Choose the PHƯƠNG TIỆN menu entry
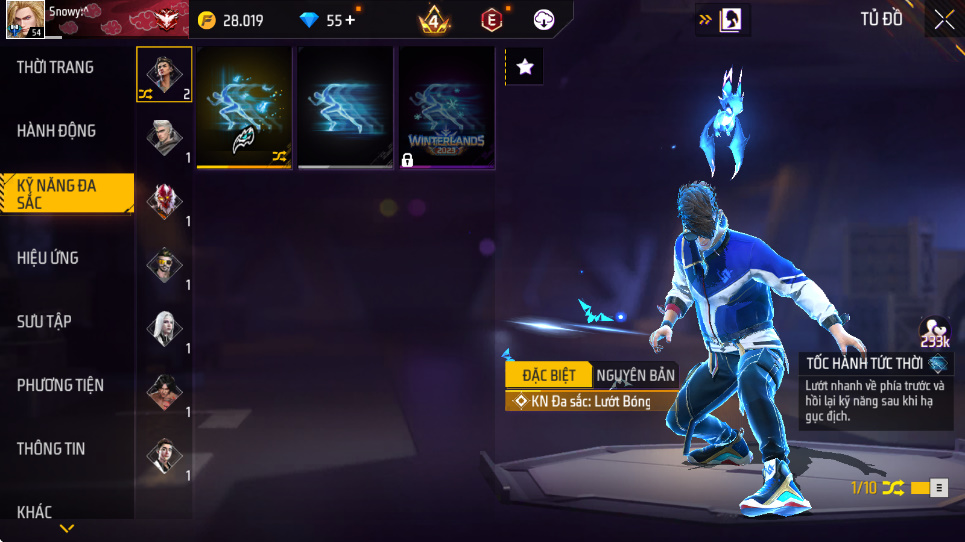 (x=60, y=385)
